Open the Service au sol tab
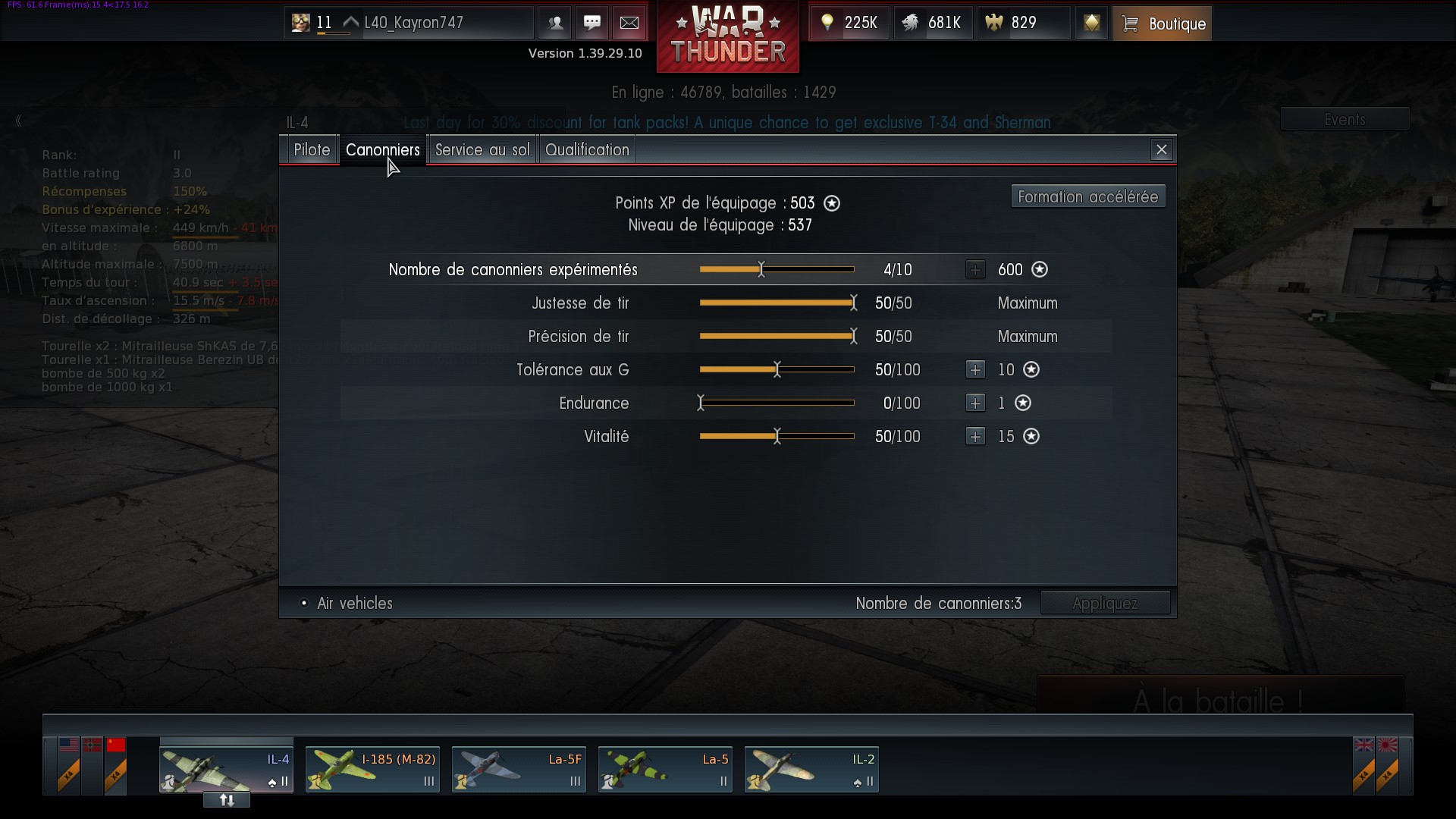 [482, 150]
